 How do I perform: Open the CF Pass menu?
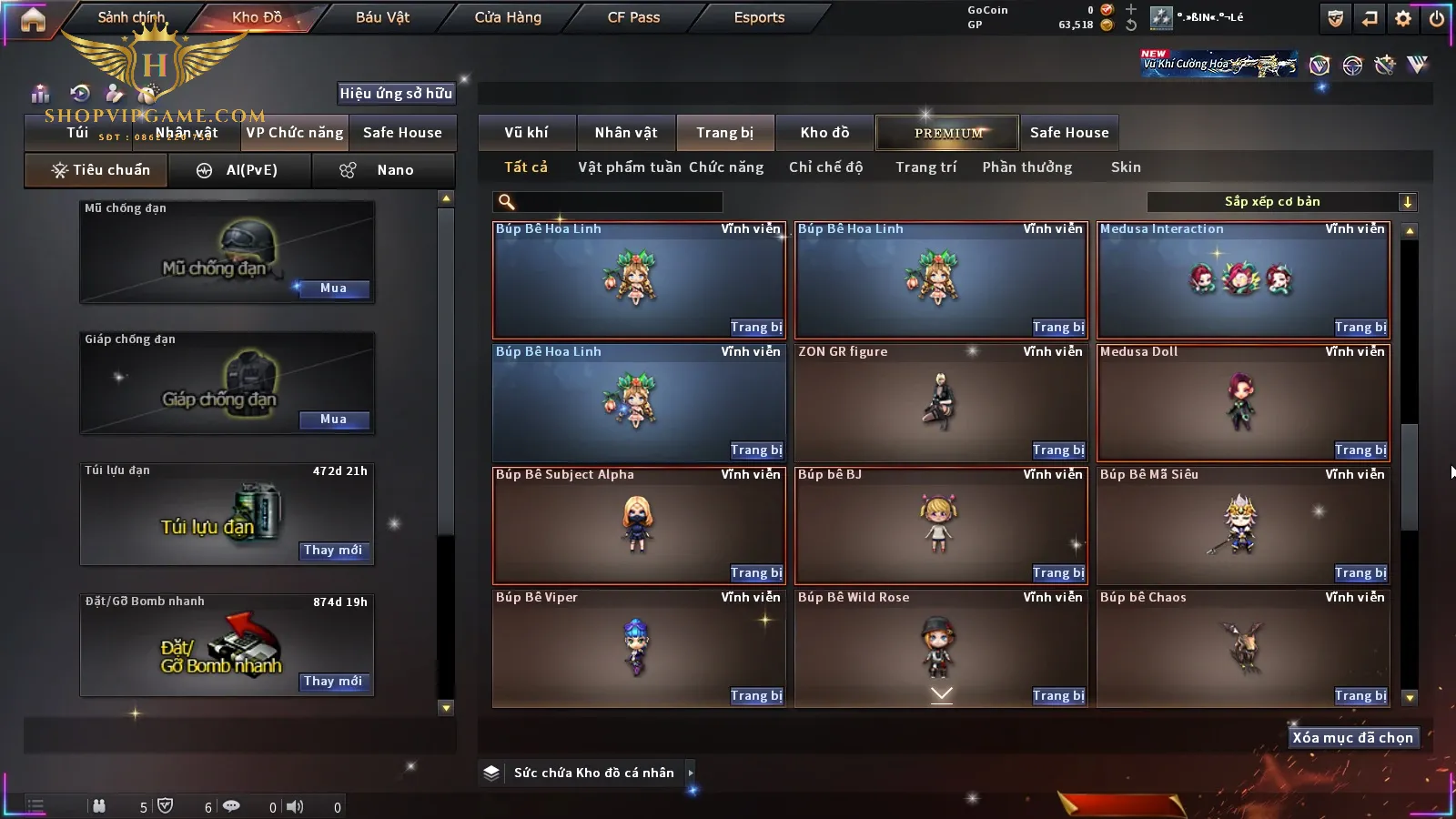click(633, 17)
